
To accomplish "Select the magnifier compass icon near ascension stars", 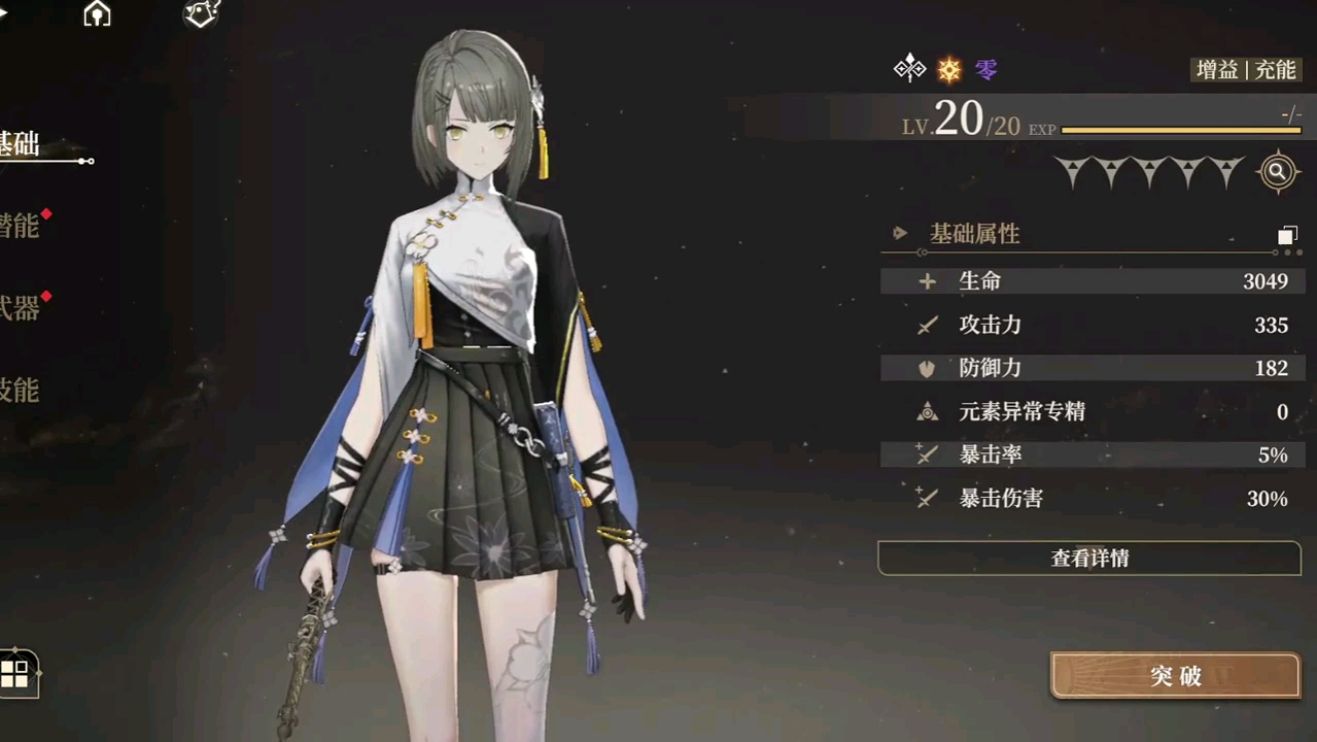I will [x=1278, y=170].
